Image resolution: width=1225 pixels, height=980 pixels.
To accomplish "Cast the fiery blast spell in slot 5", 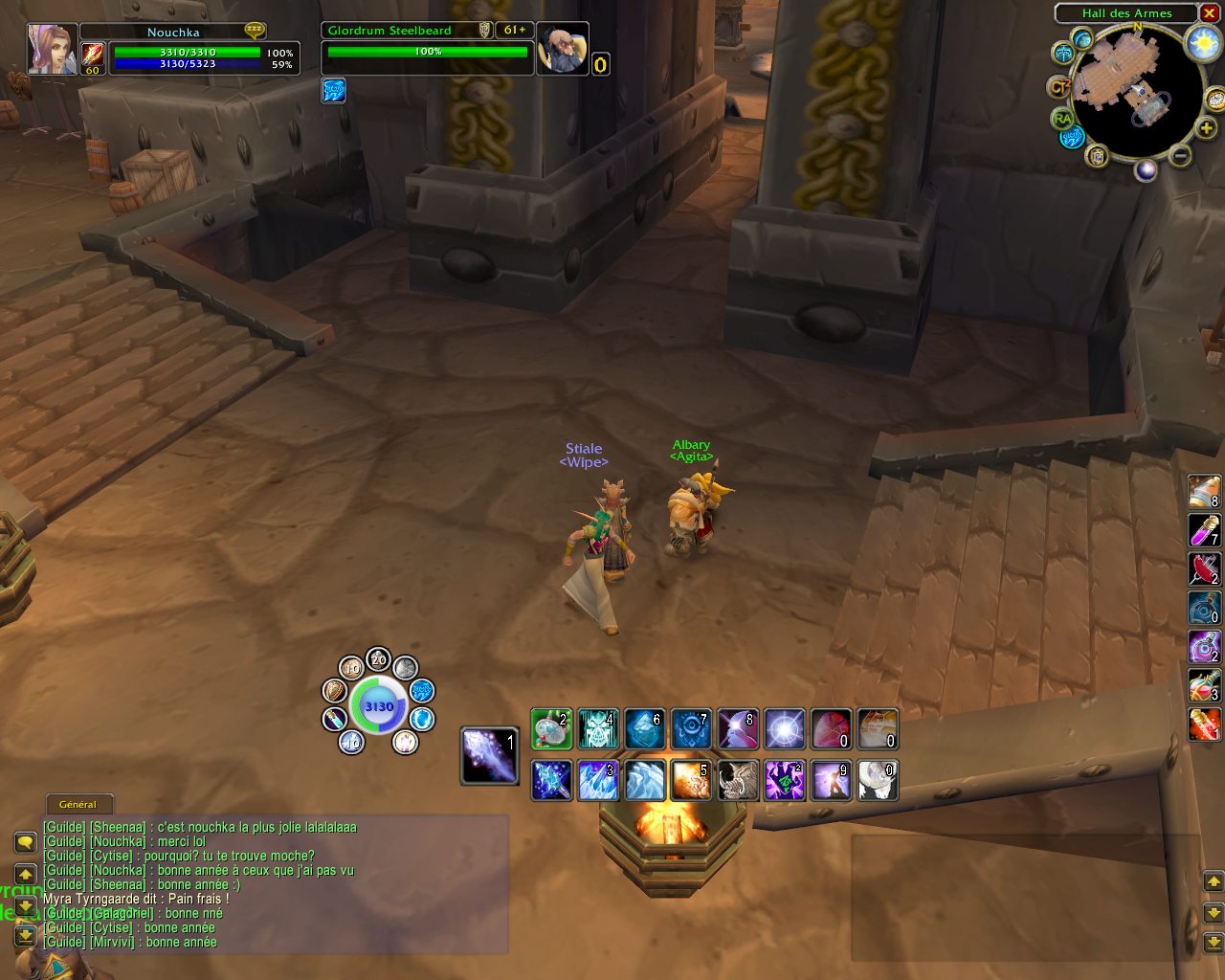I will point(691,780).
